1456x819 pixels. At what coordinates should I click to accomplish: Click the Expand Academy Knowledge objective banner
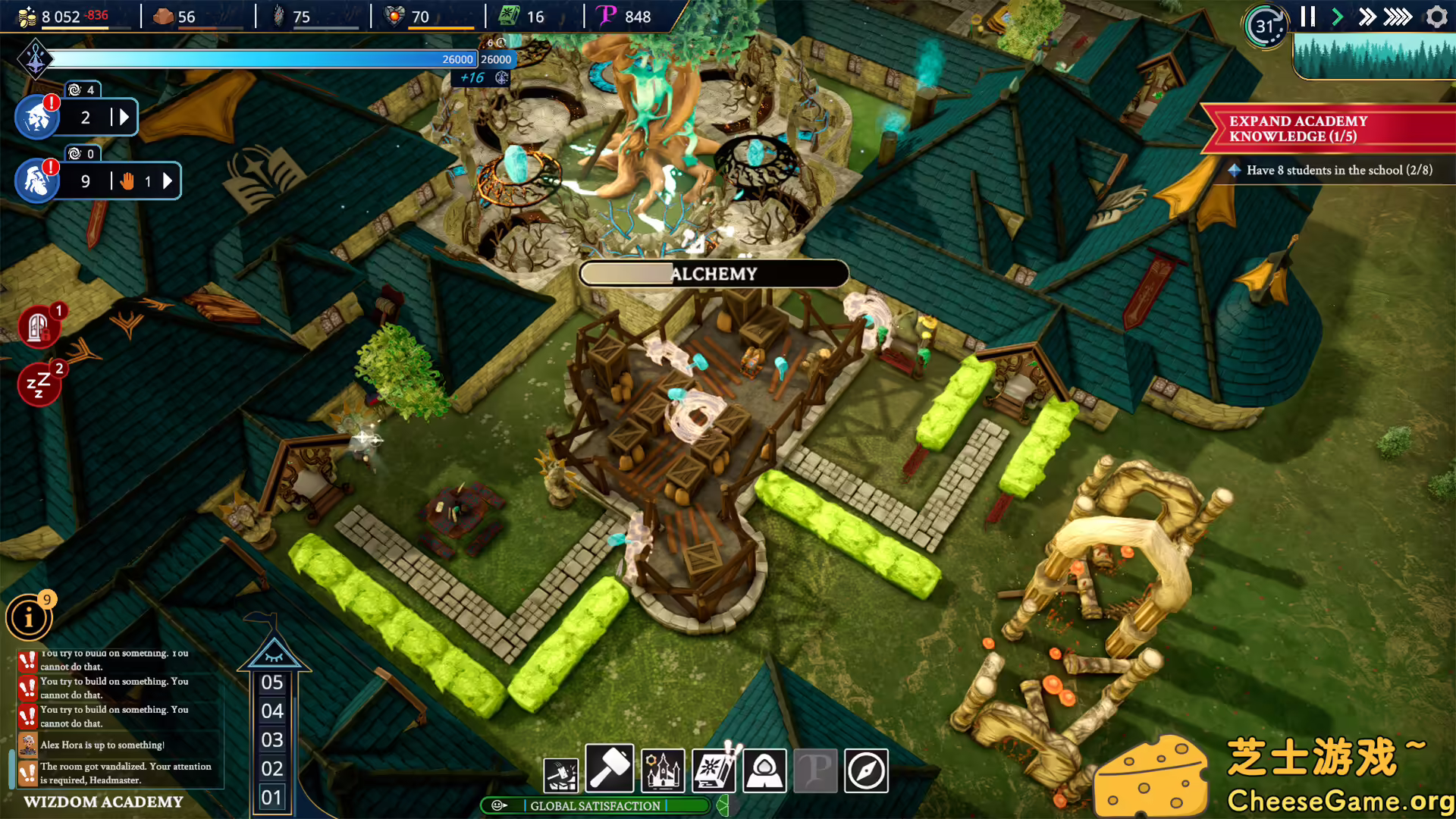1327,127
